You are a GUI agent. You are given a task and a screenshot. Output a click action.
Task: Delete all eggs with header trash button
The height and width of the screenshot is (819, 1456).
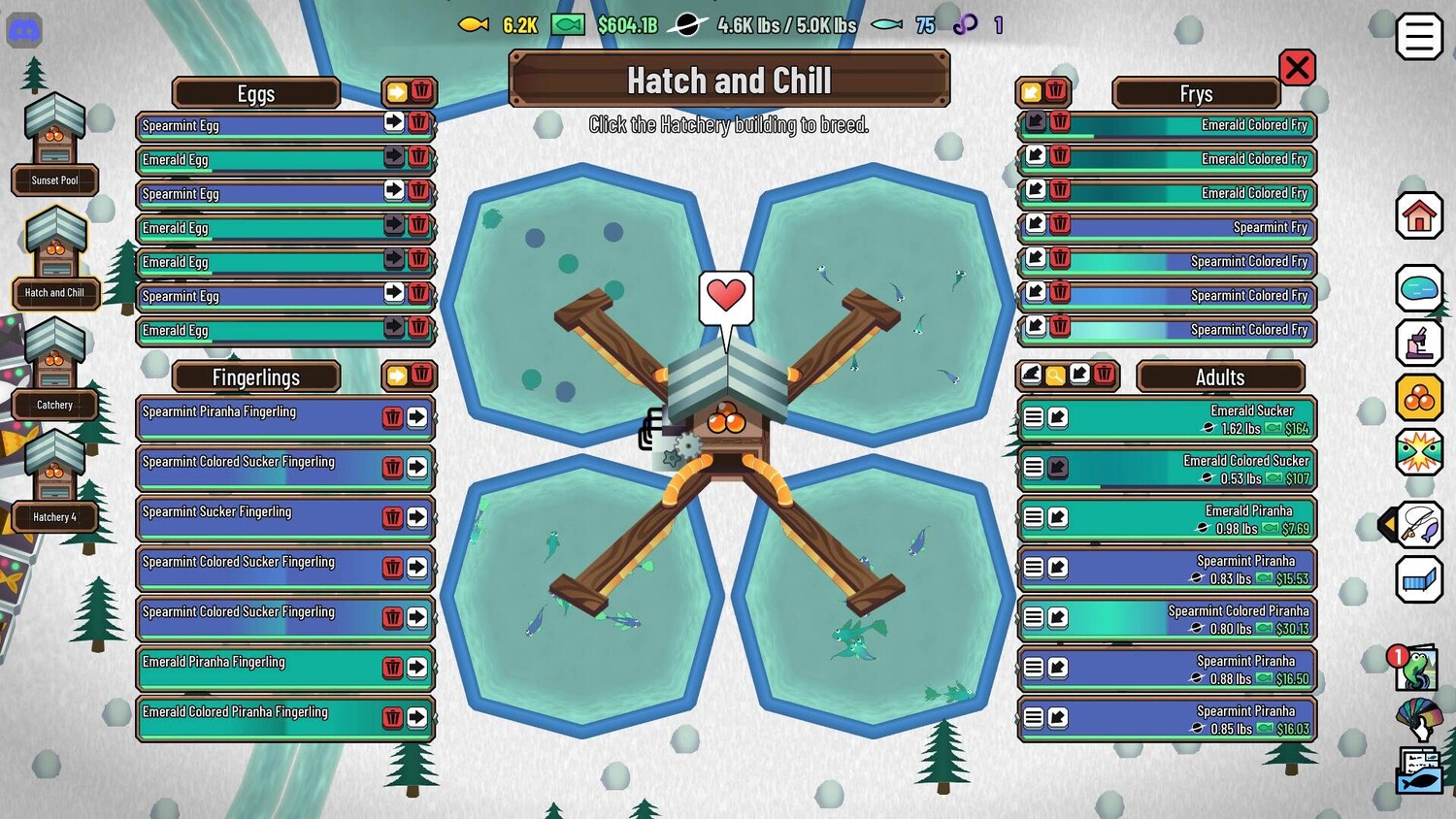click(x=421, y=91)
